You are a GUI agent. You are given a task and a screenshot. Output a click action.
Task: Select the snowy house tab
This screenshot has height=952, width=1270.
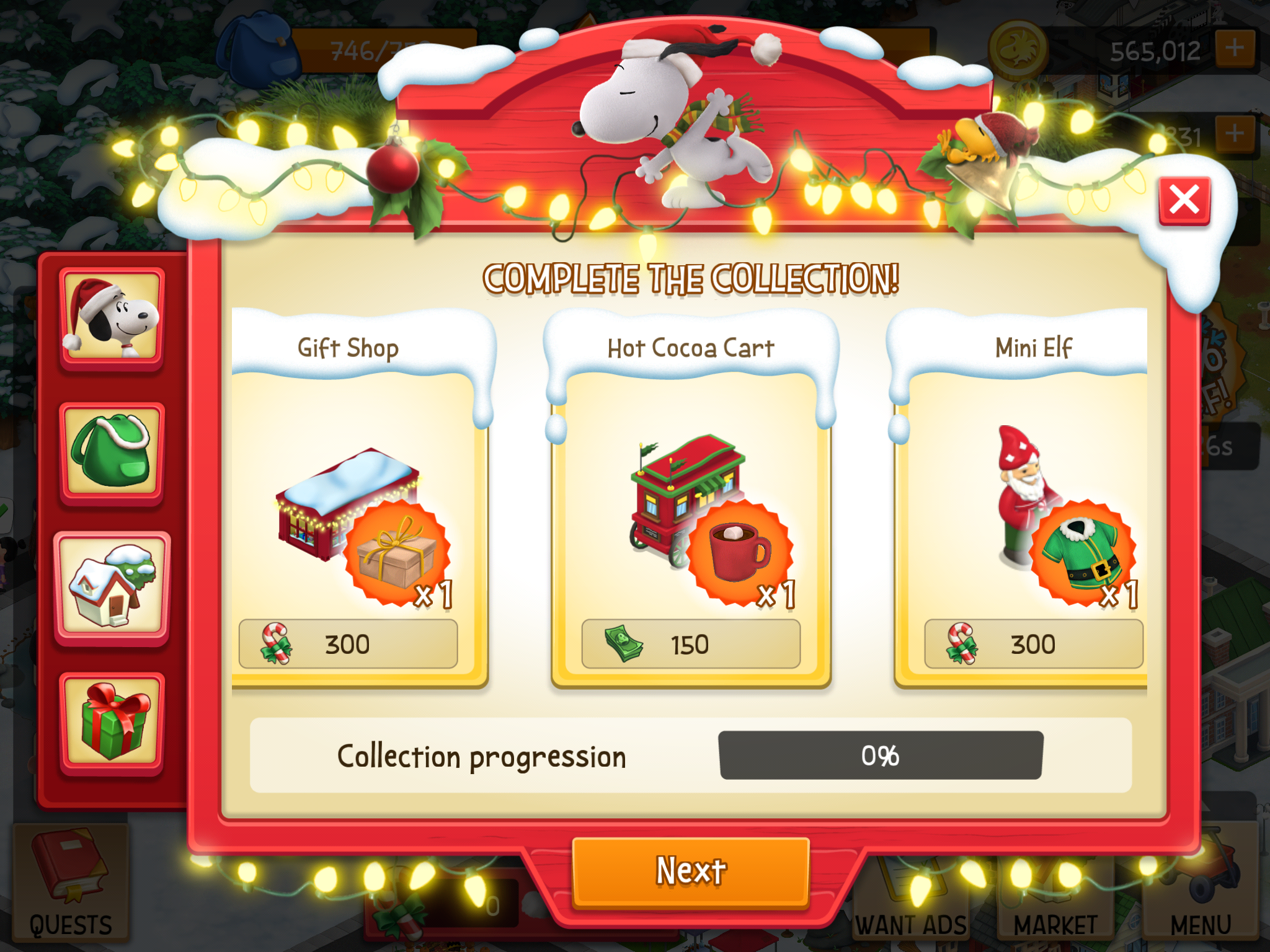112,587
